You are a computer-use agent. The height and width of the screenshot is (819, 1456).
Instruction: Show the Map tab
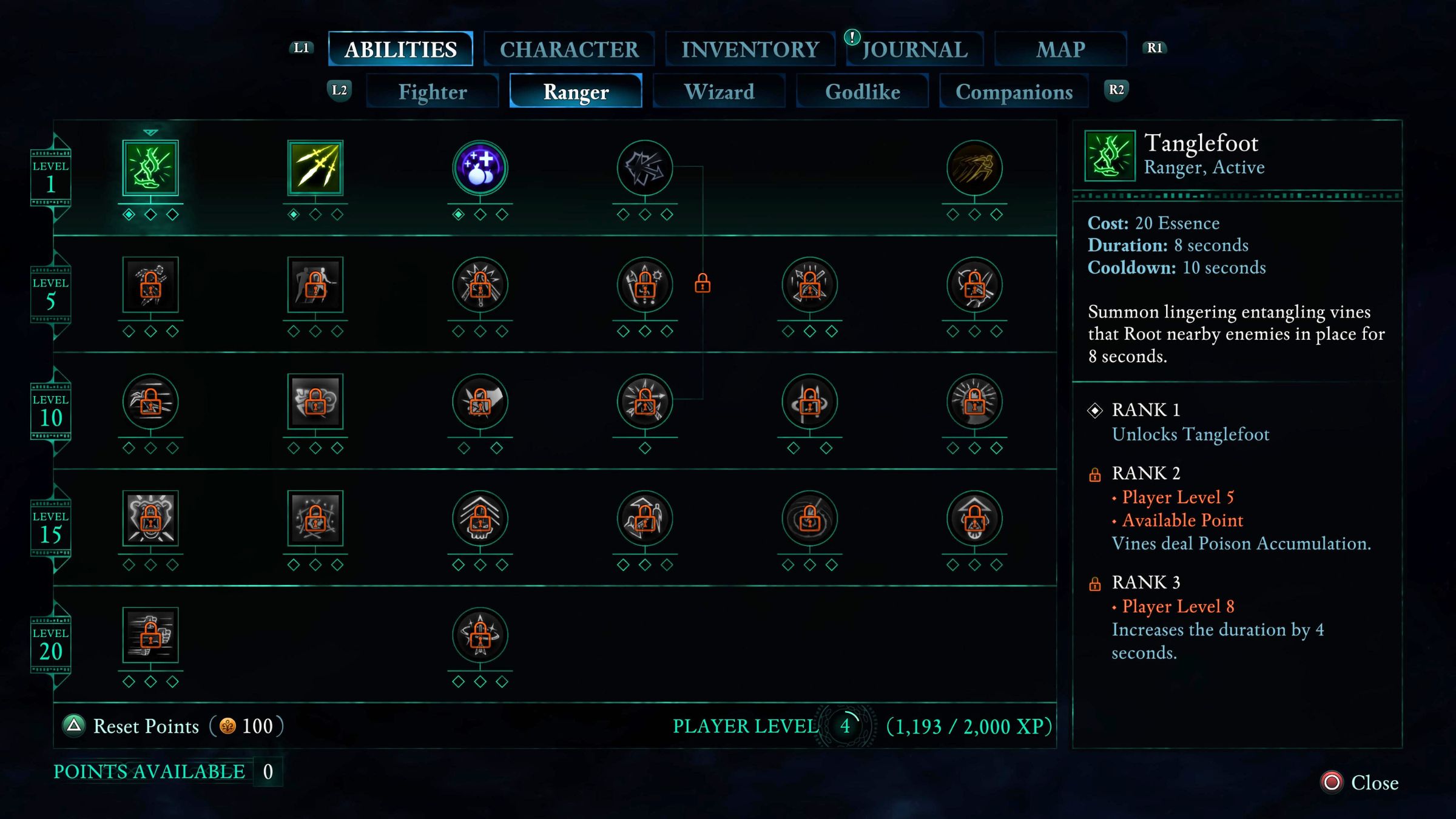tap(1060, 49)
